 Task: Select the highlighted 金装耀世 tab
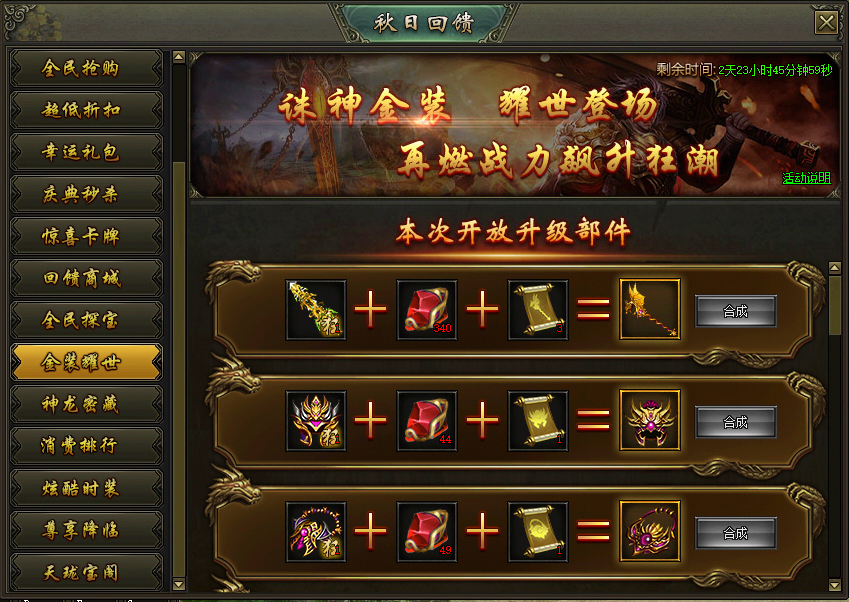click(x=85, y=362)
